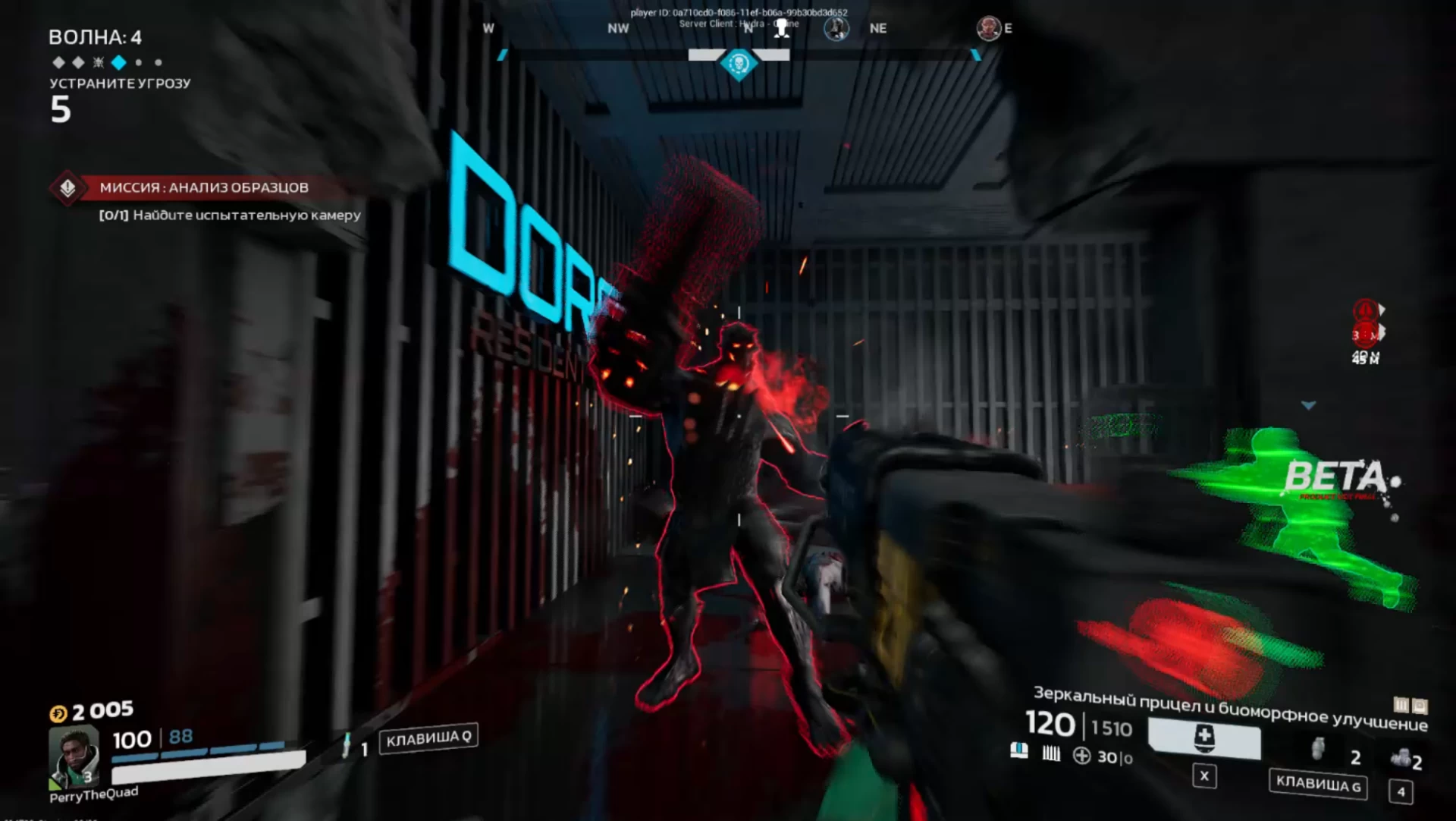Click the weapon magazine attachment icon
The height and width of the screenshot is (821, 1456).
tap(1019, 750)
